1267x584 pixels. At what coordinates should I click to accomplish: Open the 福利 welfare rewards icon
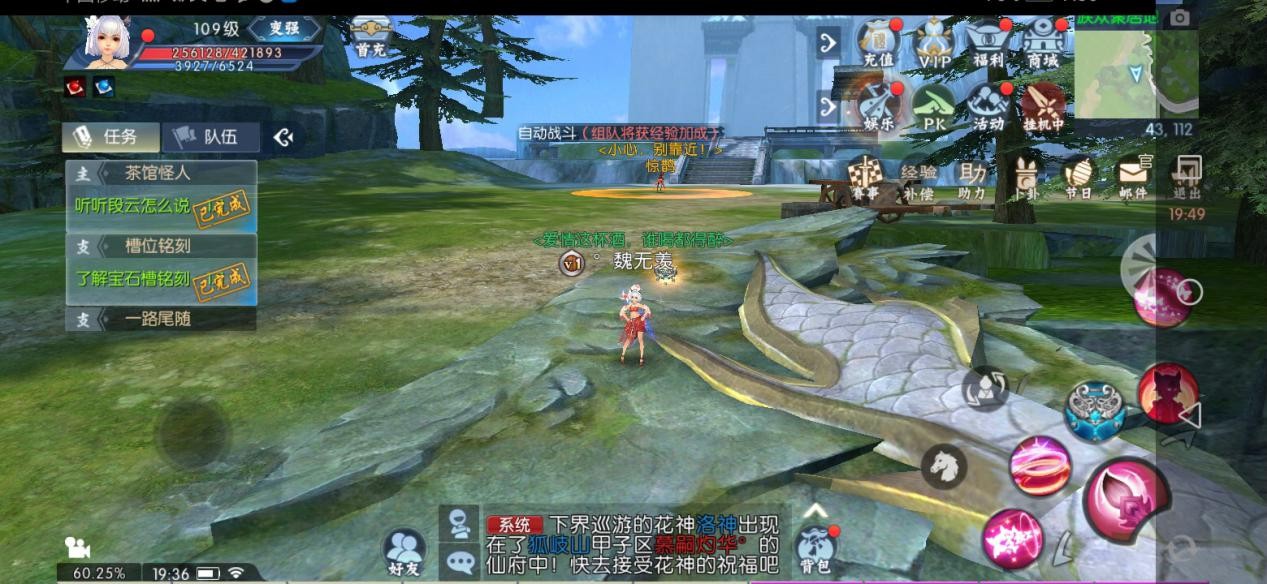click(x=988, y=45)
